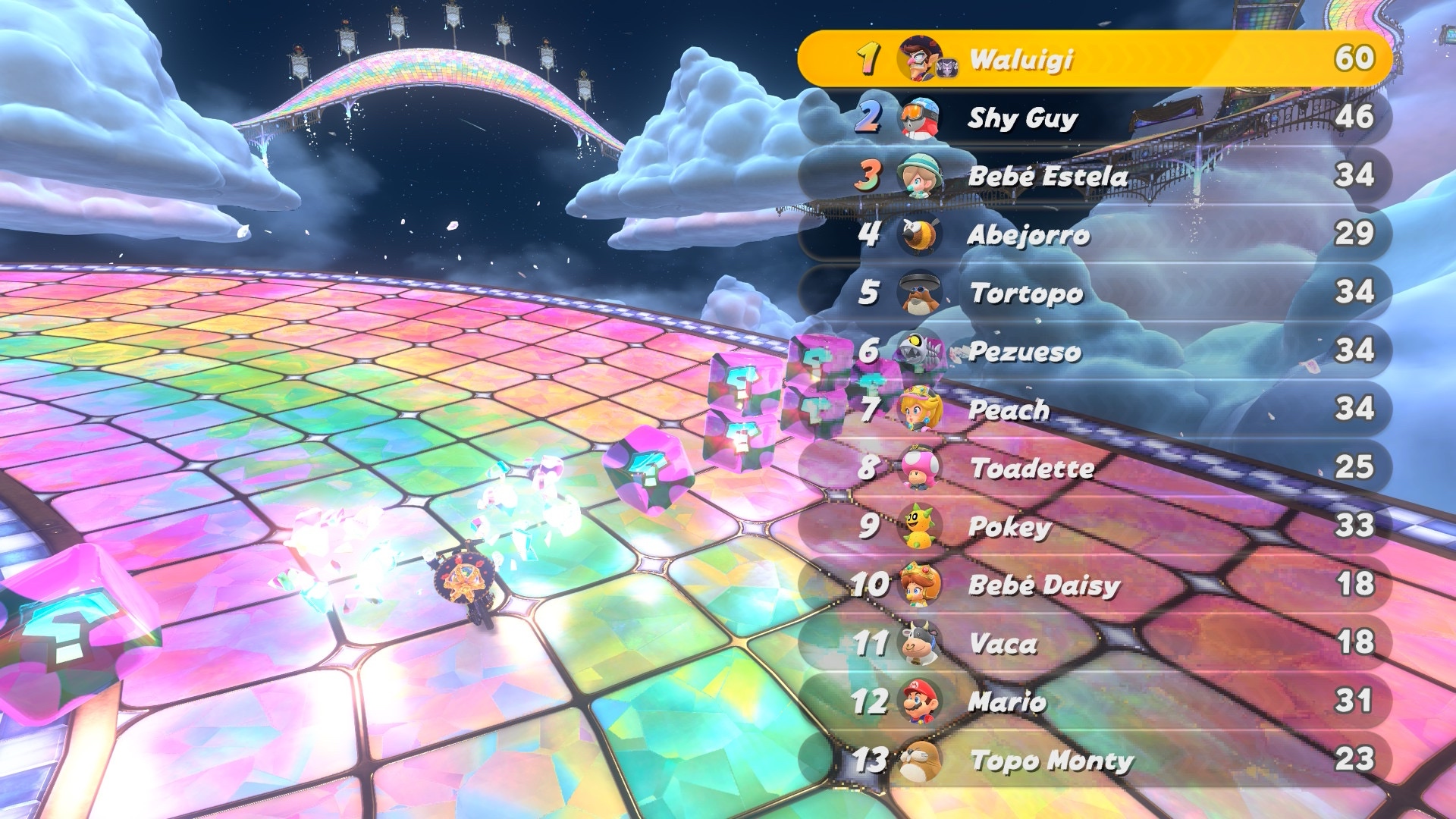Viewport: 1456px width, 819px height.
Task: Select Waluigi's first-place row
Action: pos(1095,58)
